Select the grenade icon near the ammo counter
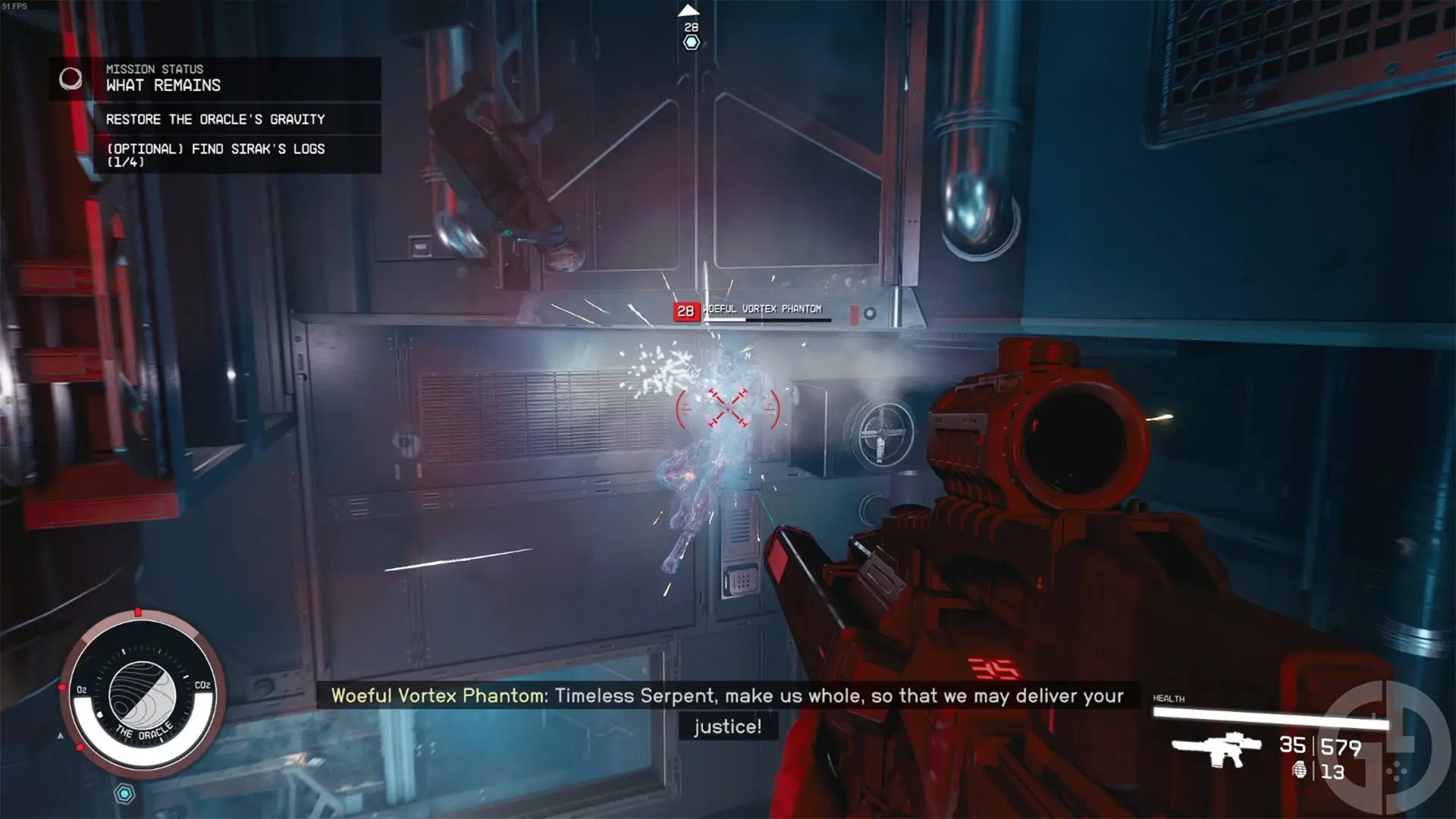The image size is (1456, 819). point(1300,771)
